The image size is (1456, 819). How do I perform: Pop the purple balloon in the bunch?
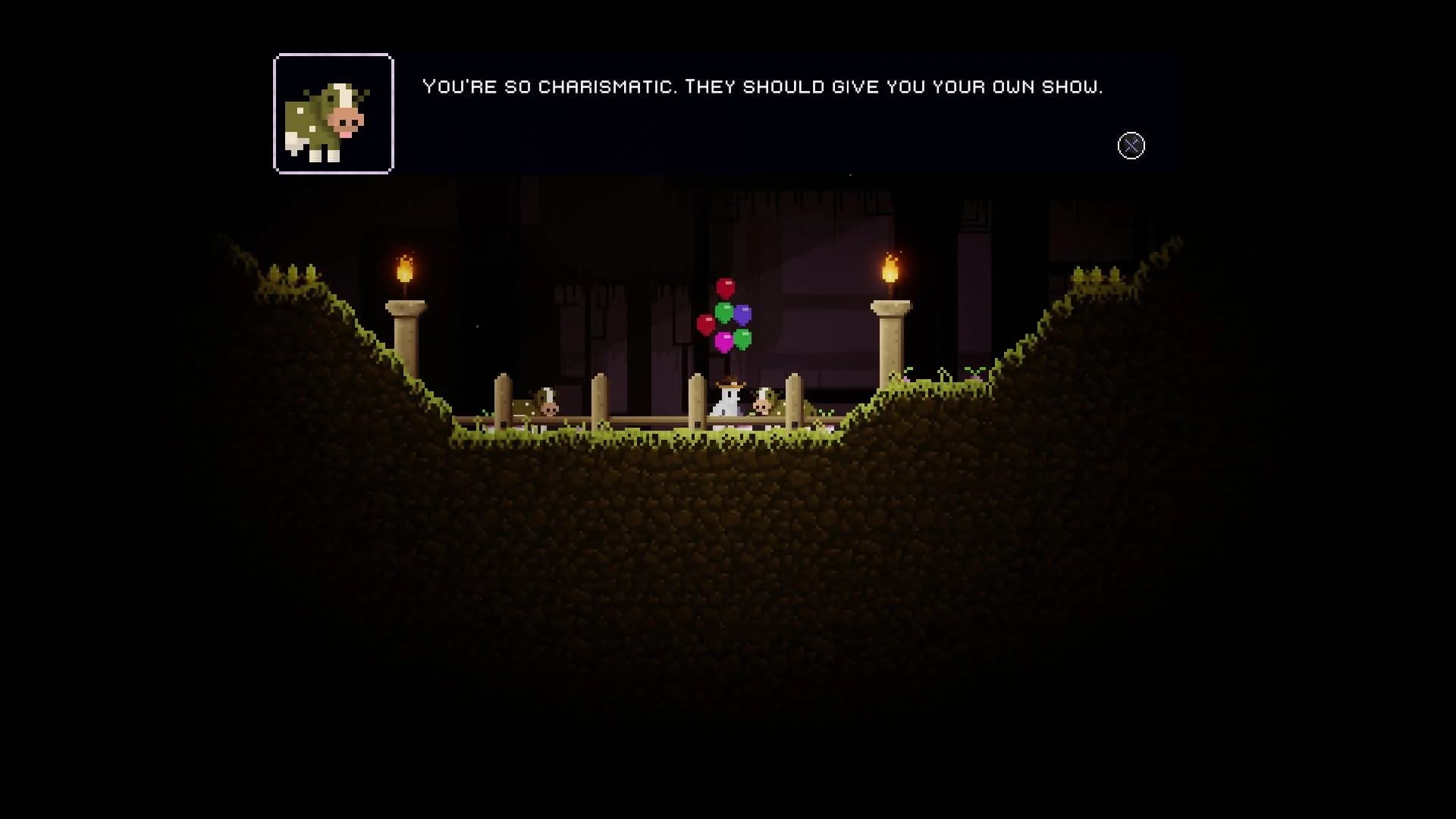(742, 314)
